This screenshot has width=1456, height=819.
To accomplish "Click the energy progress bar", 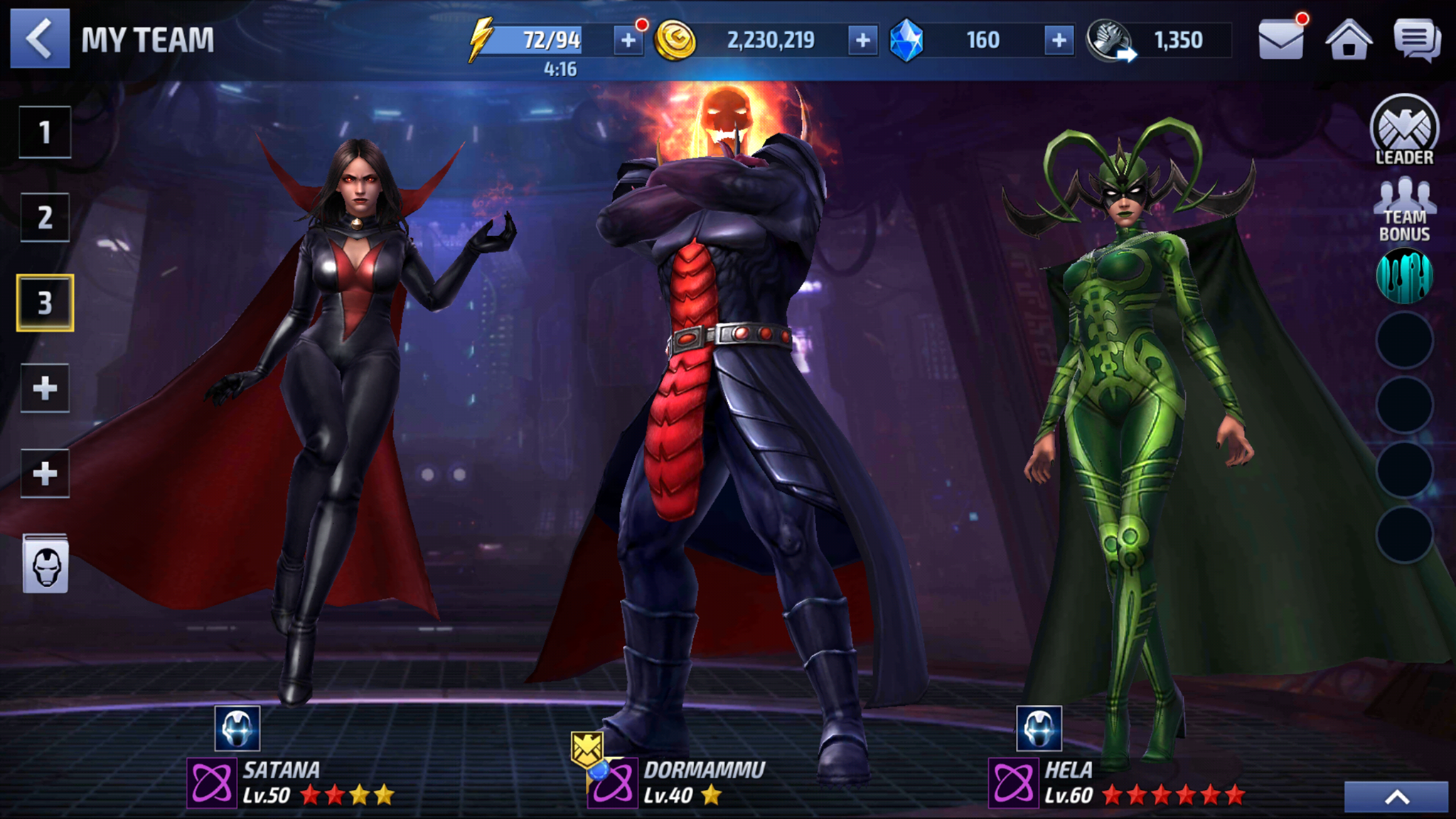I will click(537, 41).
